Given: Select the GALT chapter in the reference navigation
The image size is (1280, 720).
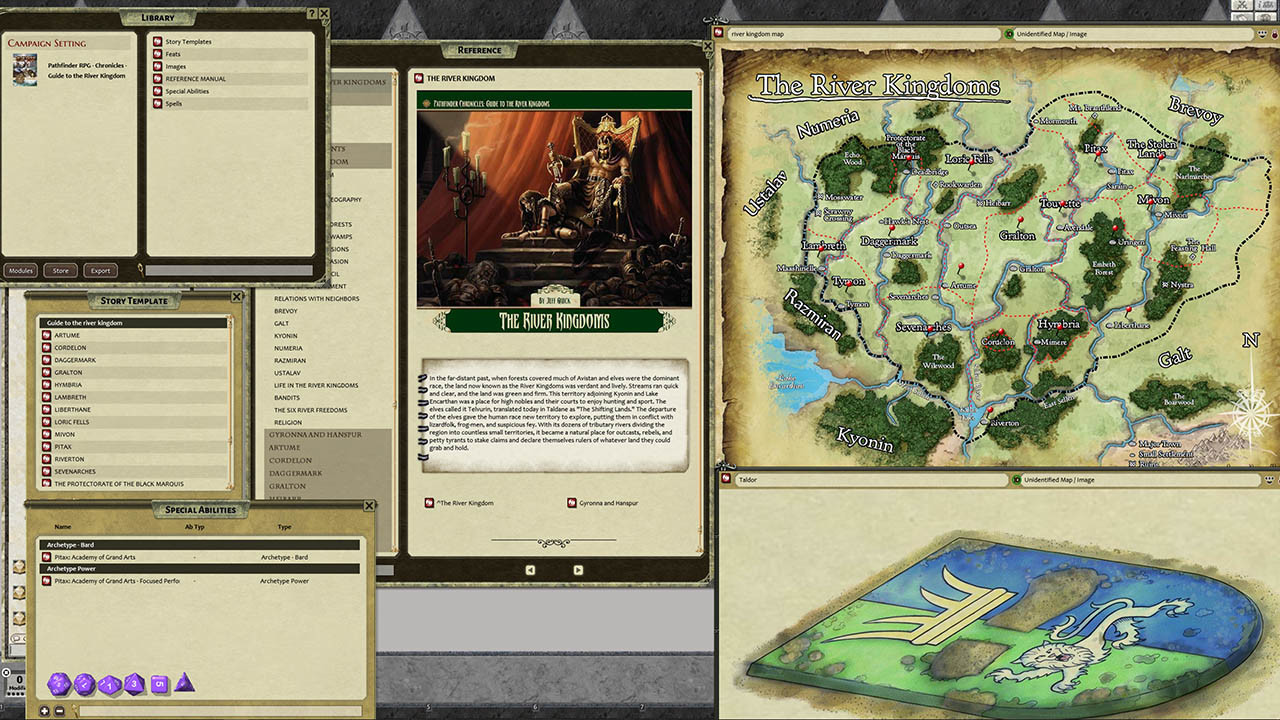Looking at the screenshot, I should point(283,323).
